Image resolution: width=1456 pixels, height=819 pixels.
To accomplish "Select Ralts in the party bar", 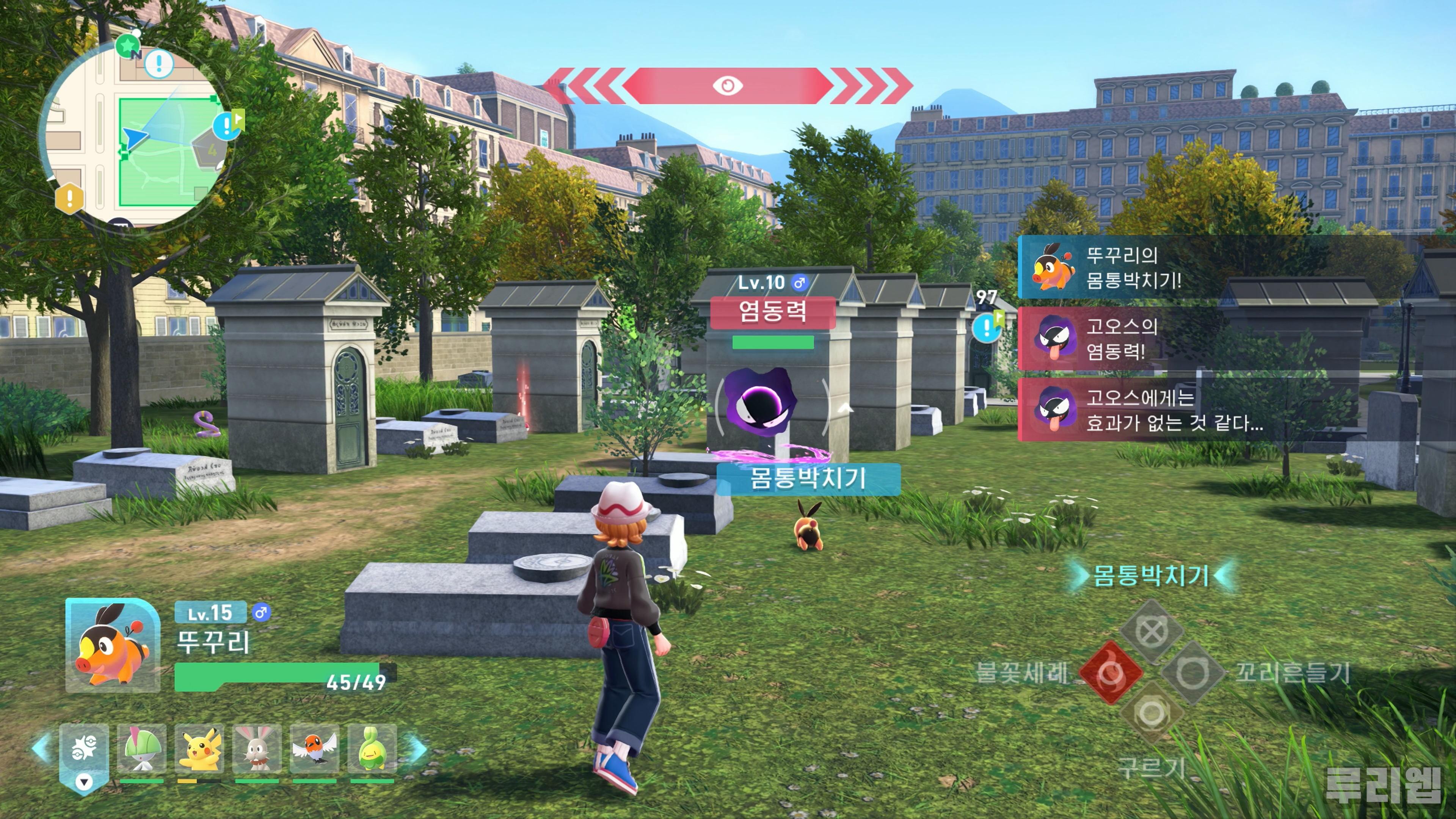I will point(141,749).
